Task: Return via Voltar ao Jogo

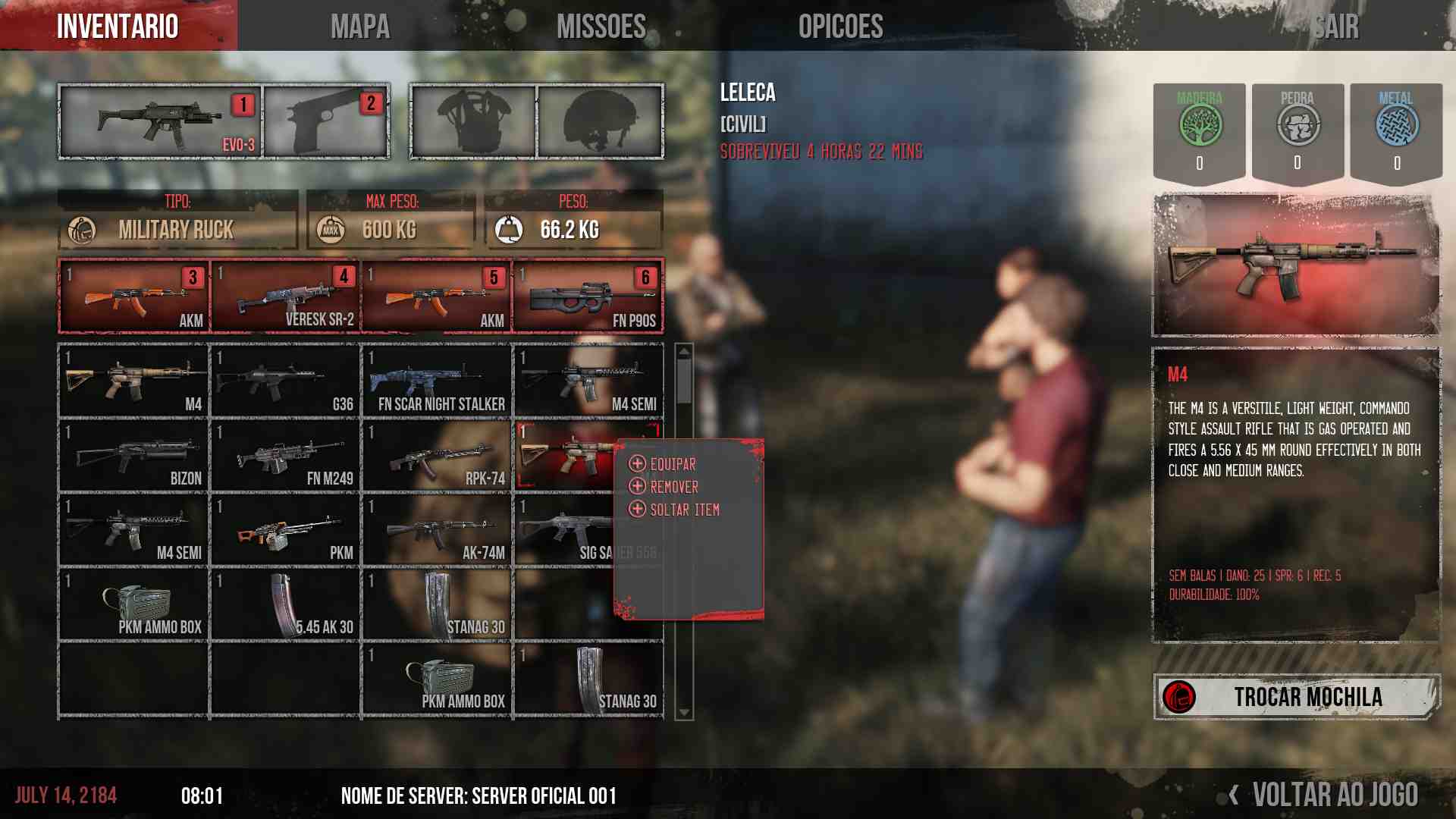Action: (x=1333, y=795)
